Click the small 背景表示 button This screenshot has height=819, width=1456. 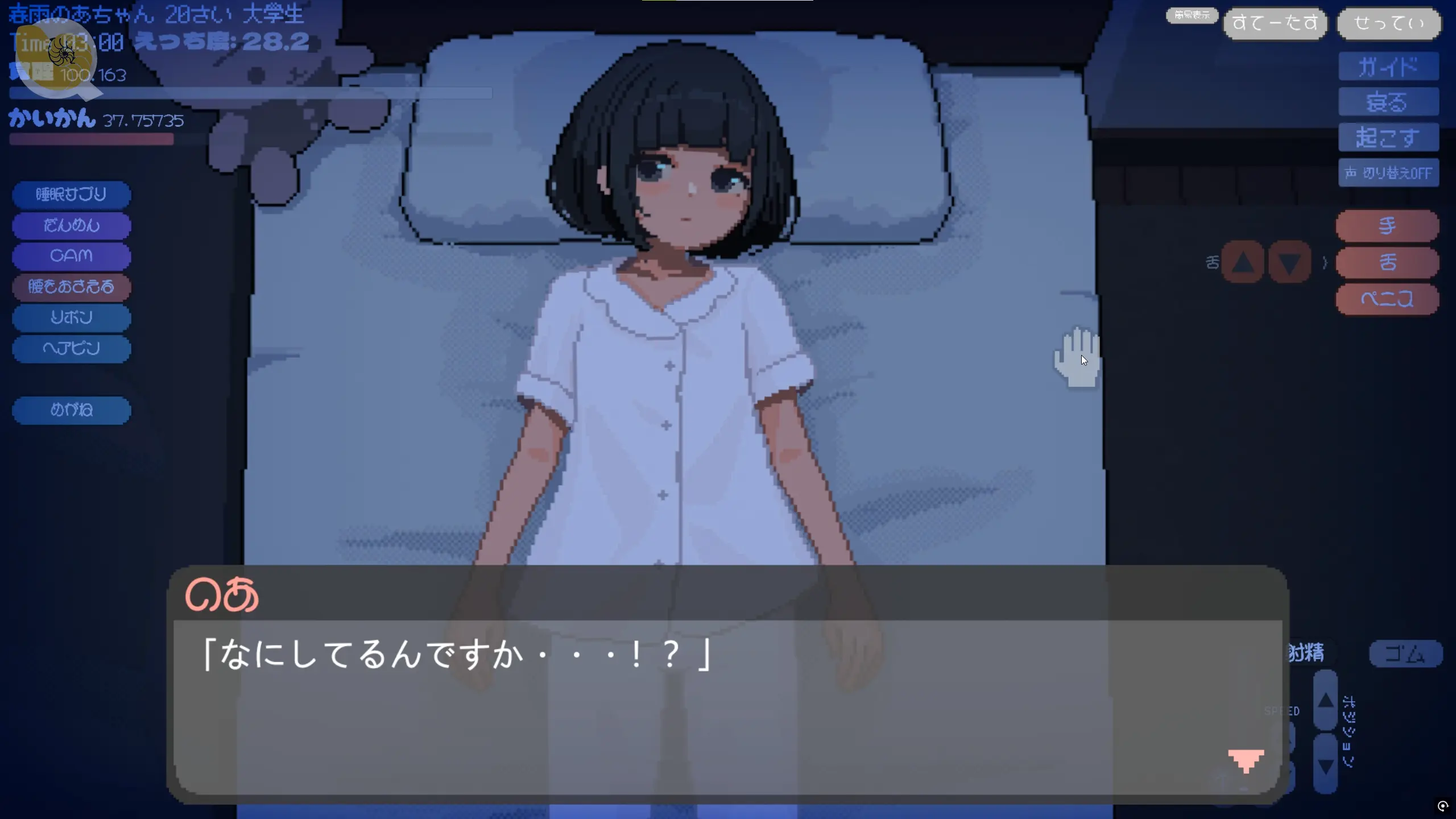[x=1192, y=15]
